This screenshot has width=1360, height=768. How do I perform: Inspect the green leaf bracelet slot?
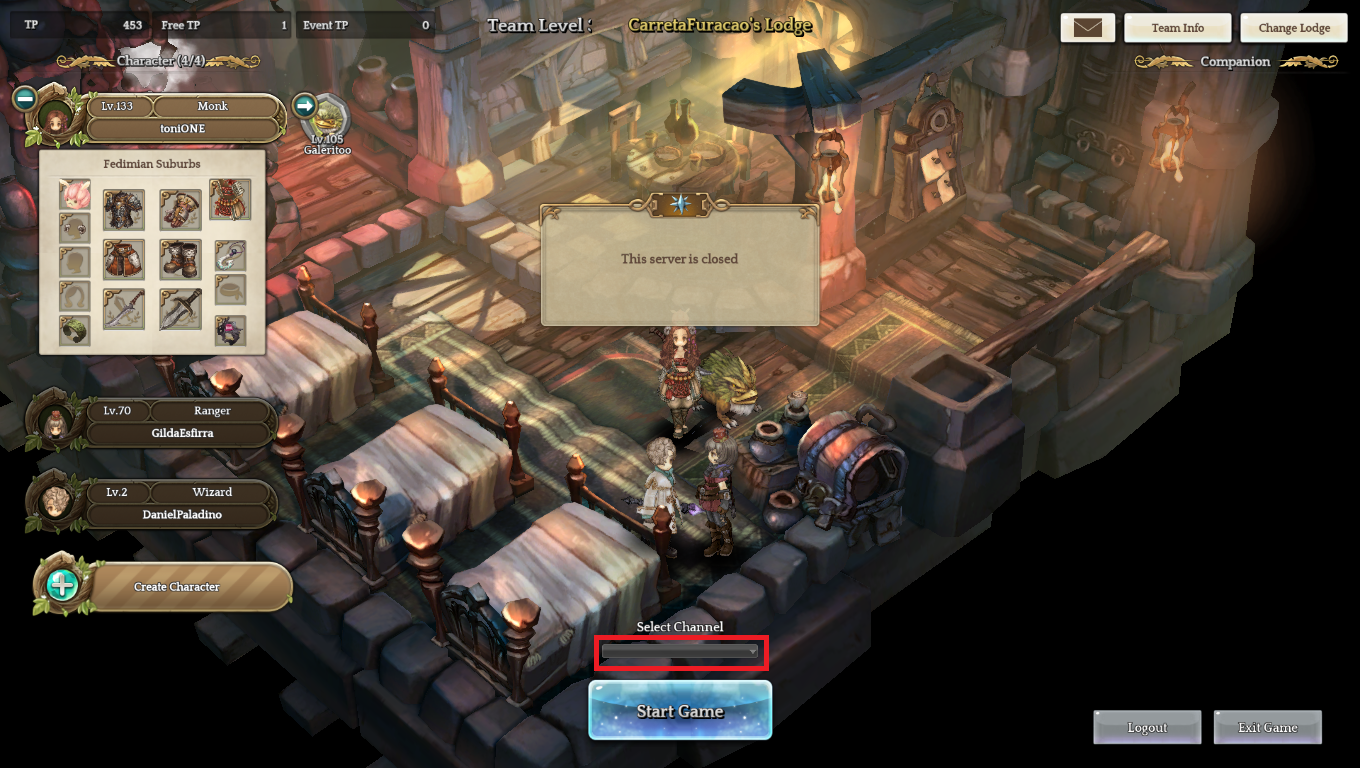click(x=75, y=331)
